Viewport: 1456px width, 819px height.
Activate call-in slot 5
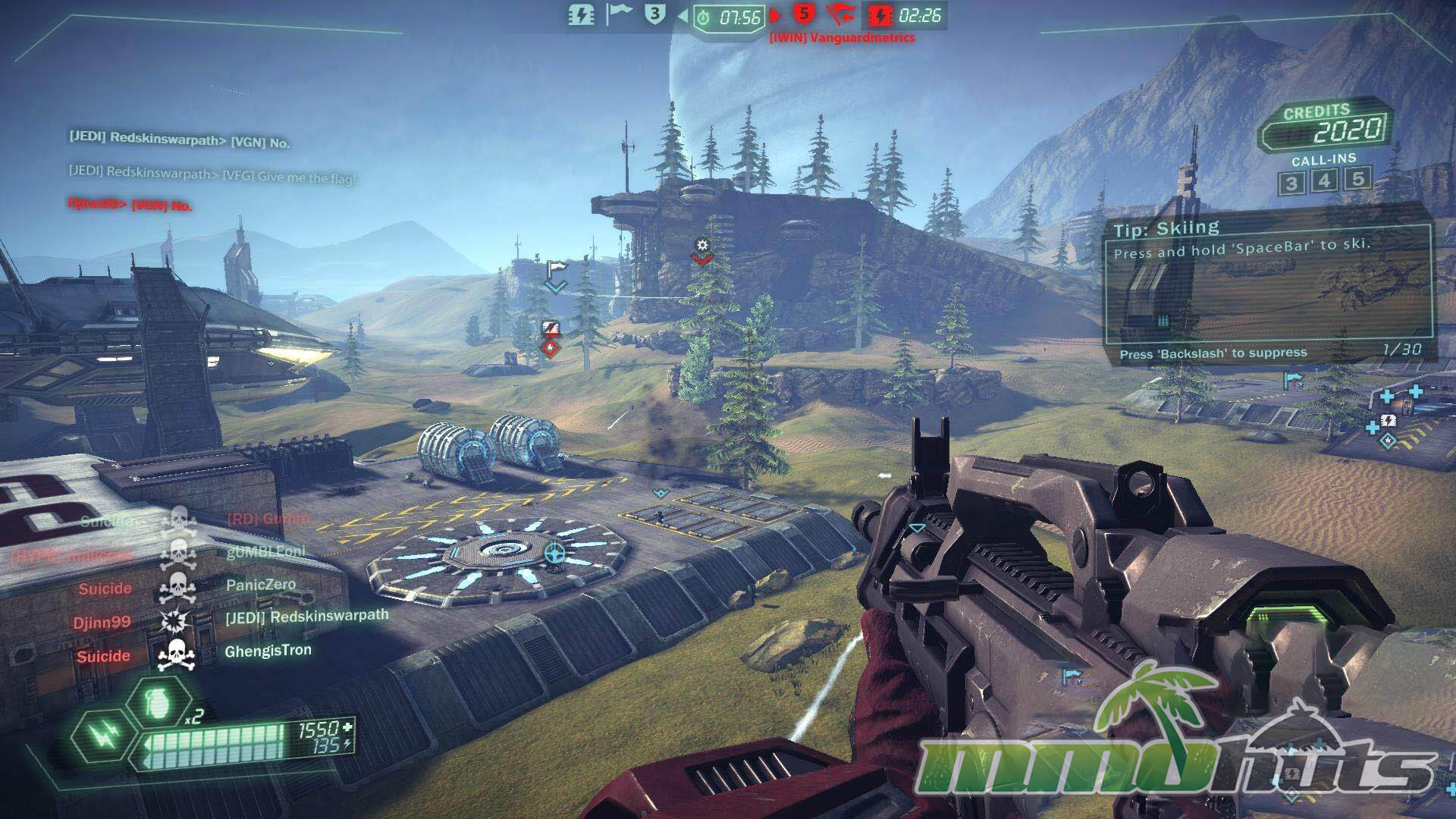(1357, 179)
